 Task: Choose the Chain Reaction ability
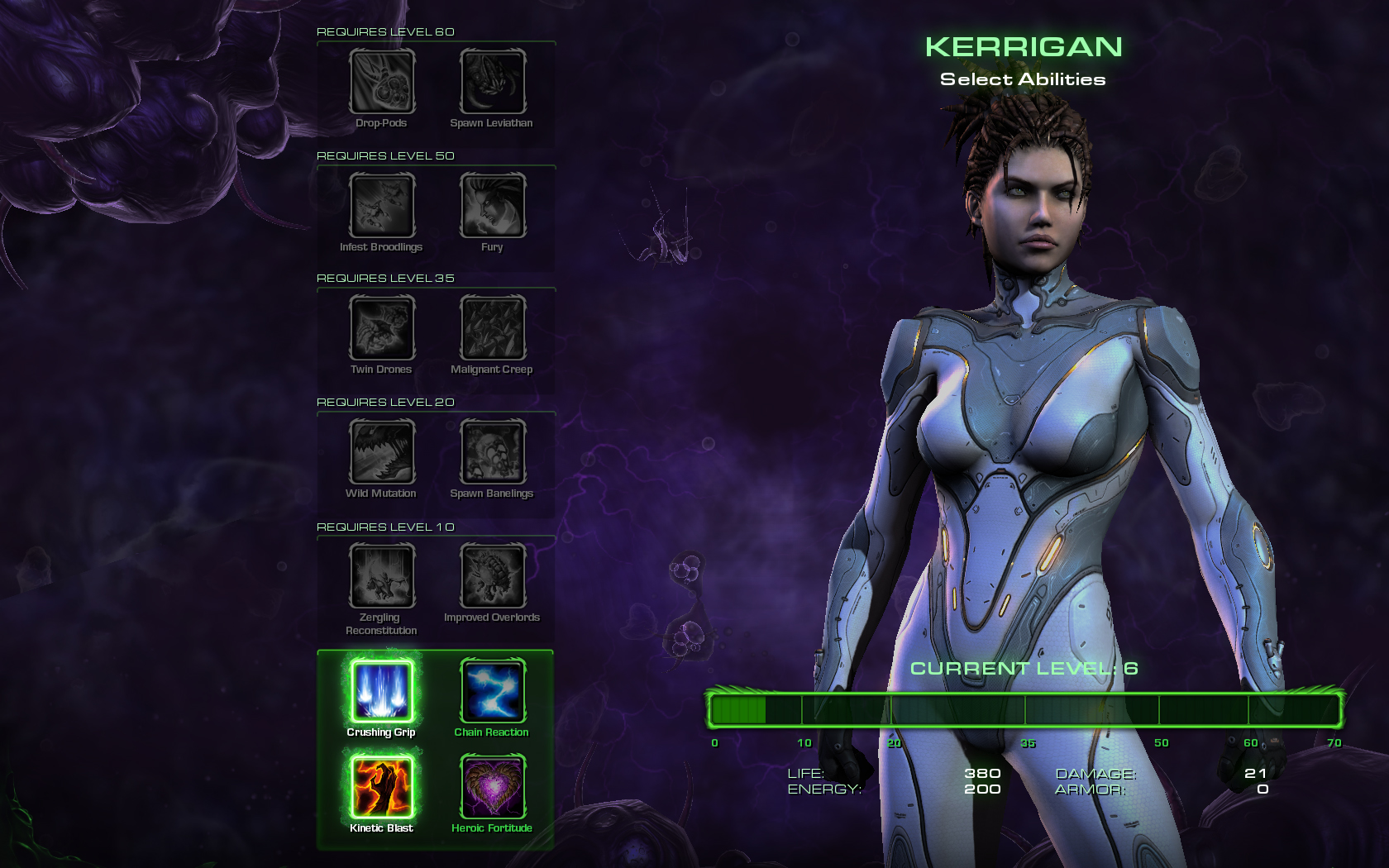coord(493,691)
